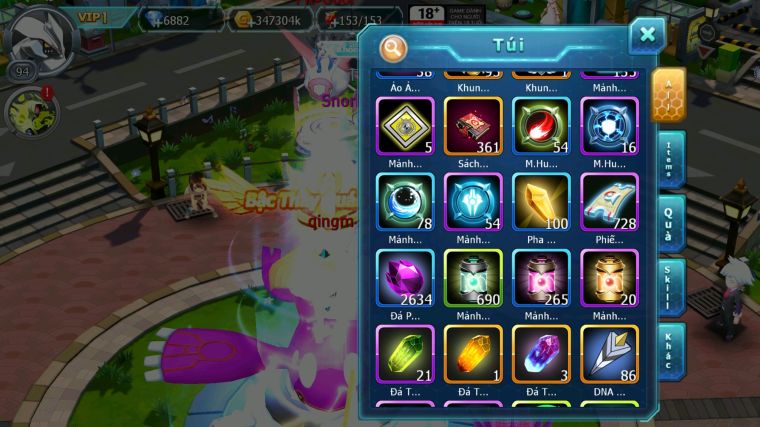
Task: Switch to the Skill tab
Action: point(669,286)
